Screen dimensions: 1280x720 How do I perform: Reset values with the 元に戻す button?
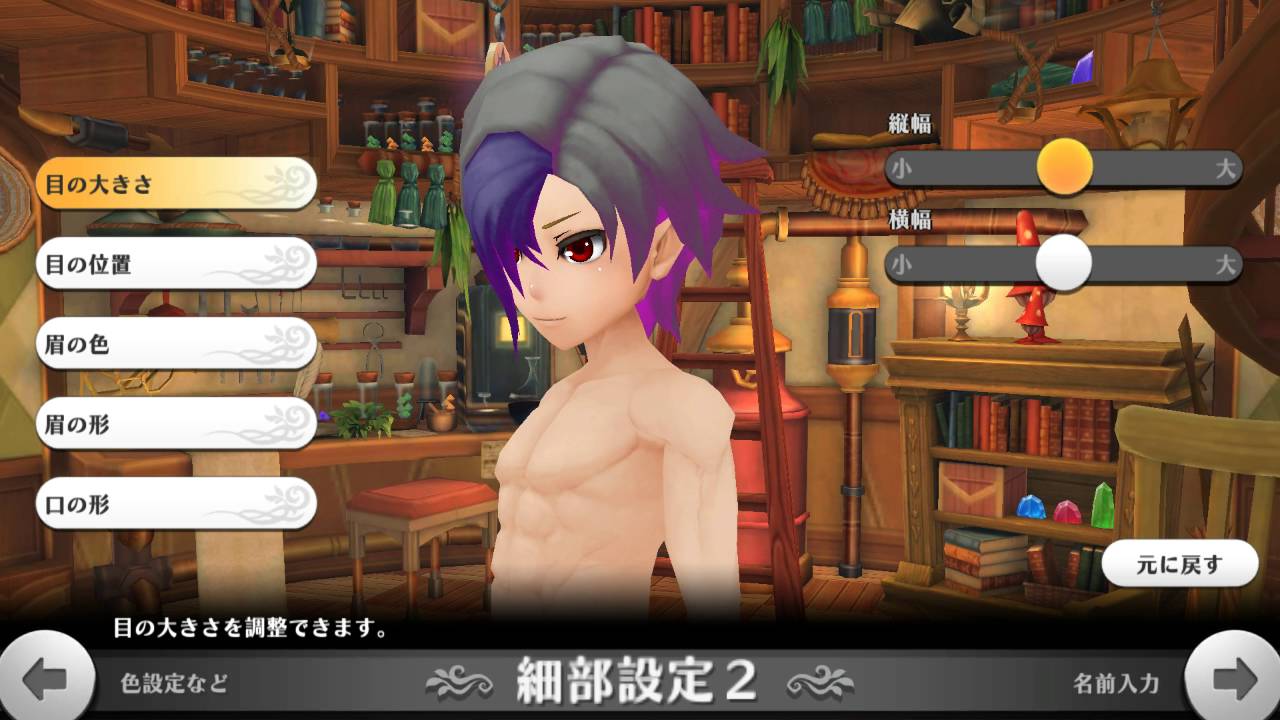(x=1179, y=564)
